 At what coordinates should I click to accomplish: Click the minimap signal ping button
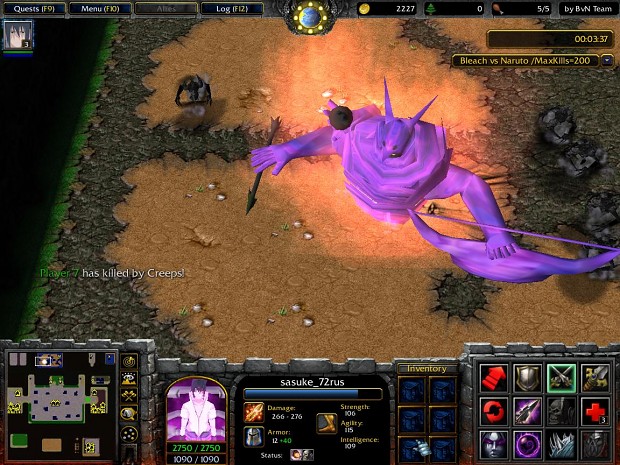[x=129, y=361]
